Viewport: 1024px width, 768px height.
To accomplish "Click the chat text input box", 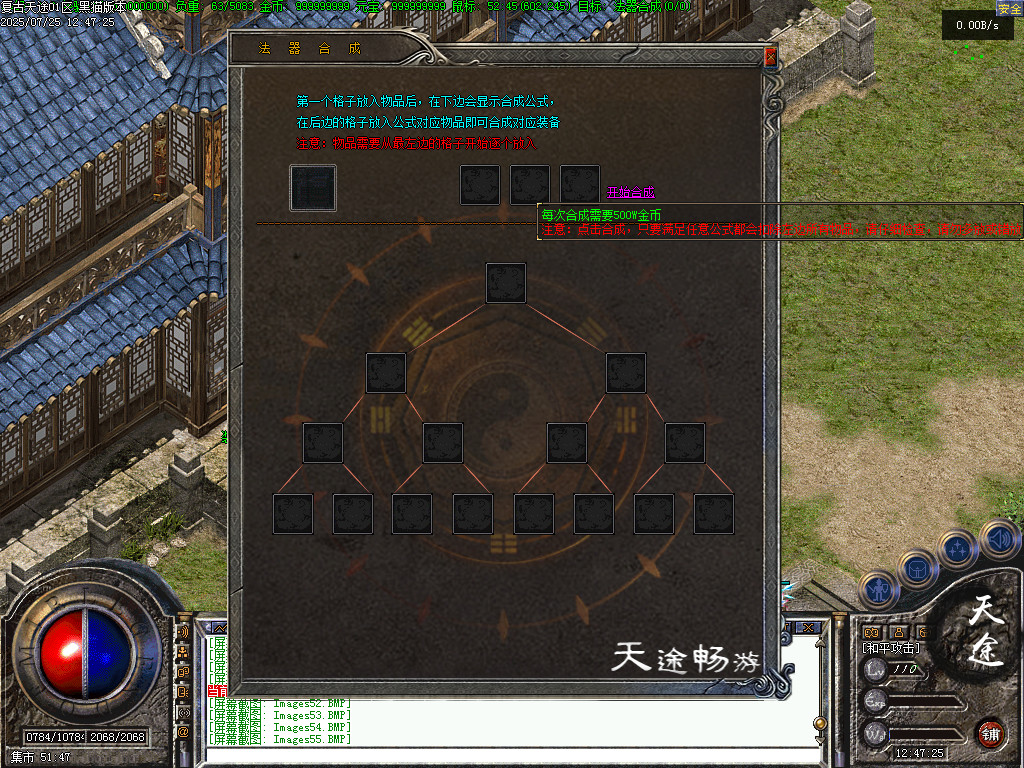I will point(500,755).
